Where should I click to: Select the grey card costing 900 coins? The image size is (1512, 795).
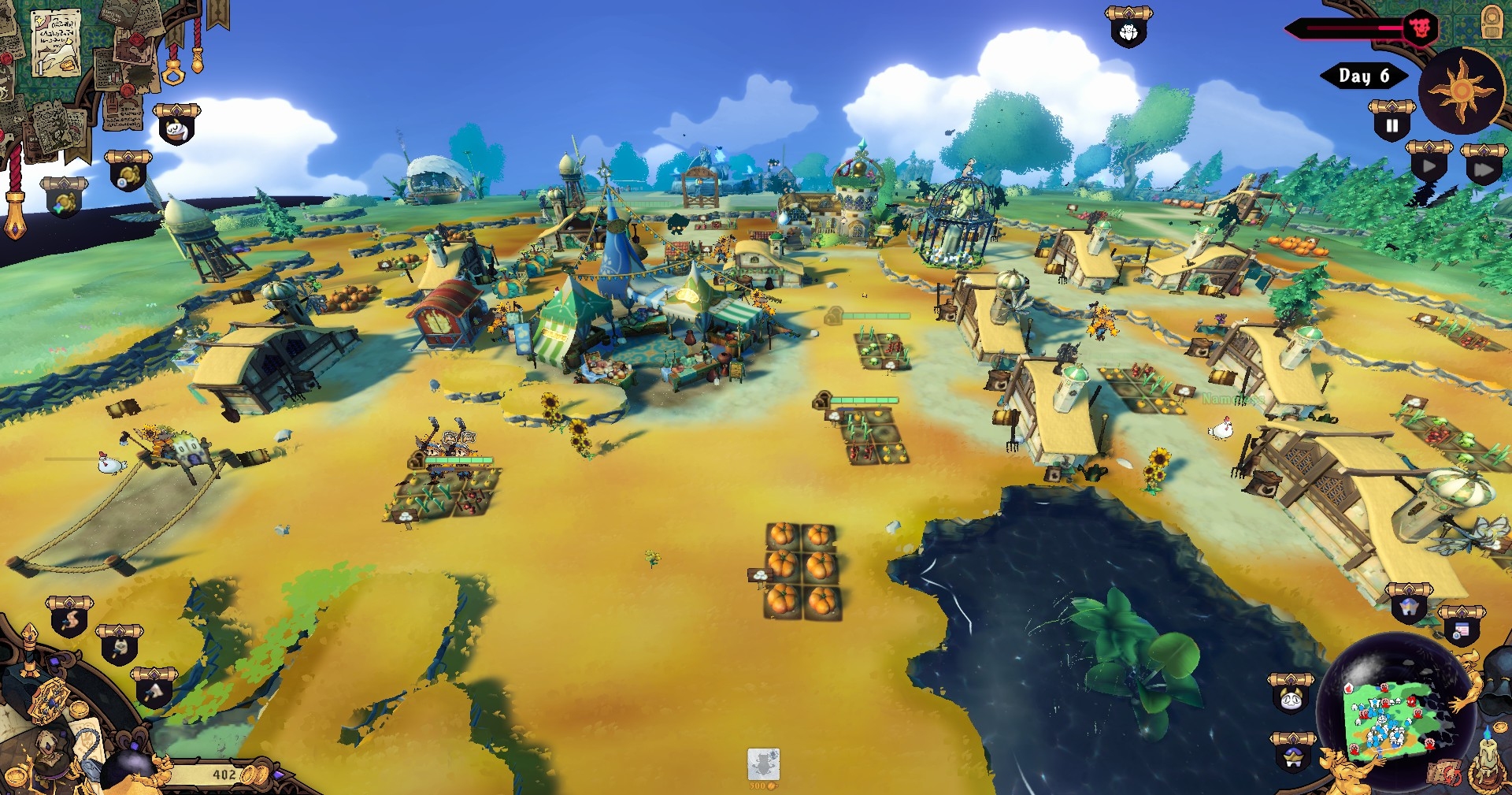click(763, 765)
